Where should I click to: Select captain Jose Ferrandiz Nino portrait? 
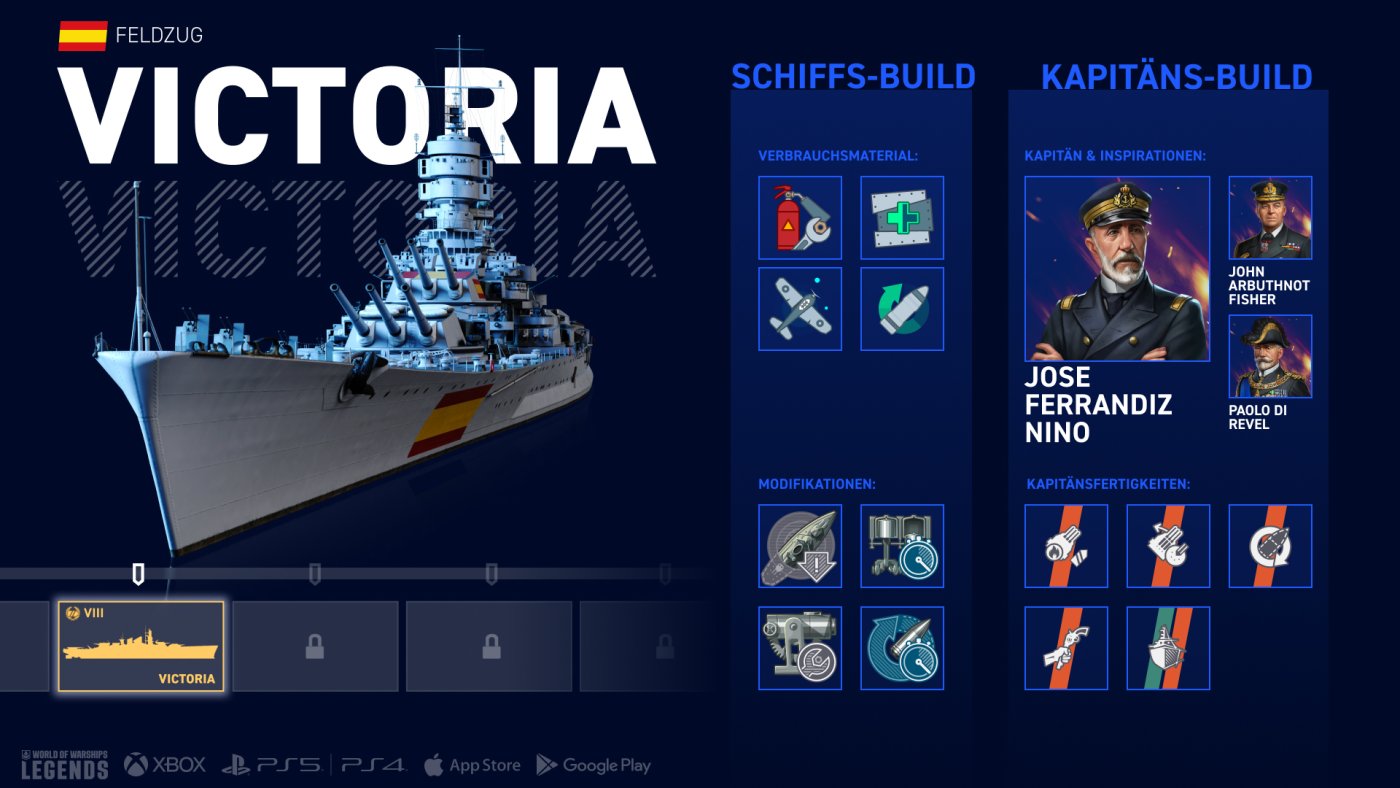click(1117, 269)
